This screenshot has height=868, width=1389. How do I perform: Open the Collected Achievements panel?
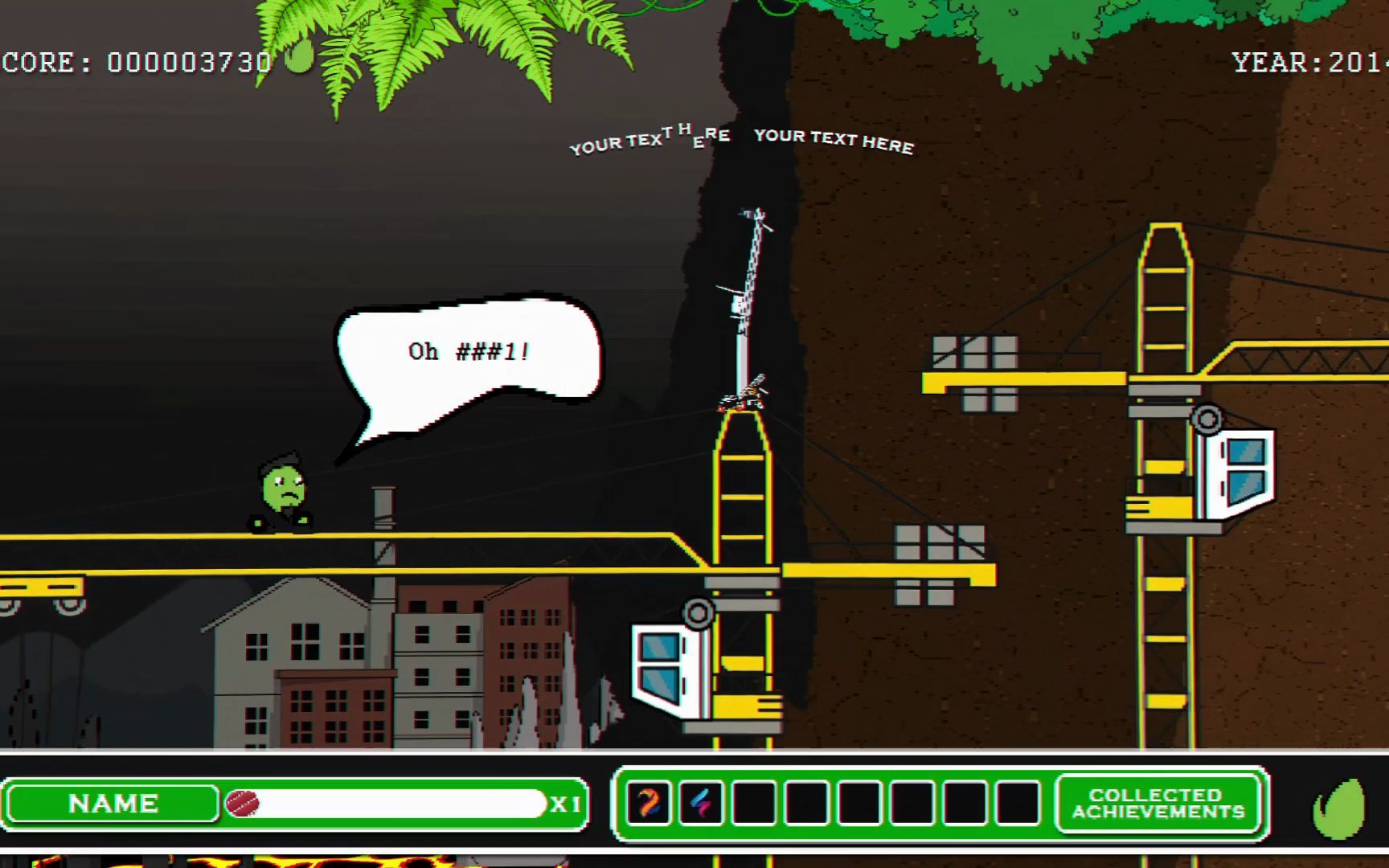click(1158, 804)
